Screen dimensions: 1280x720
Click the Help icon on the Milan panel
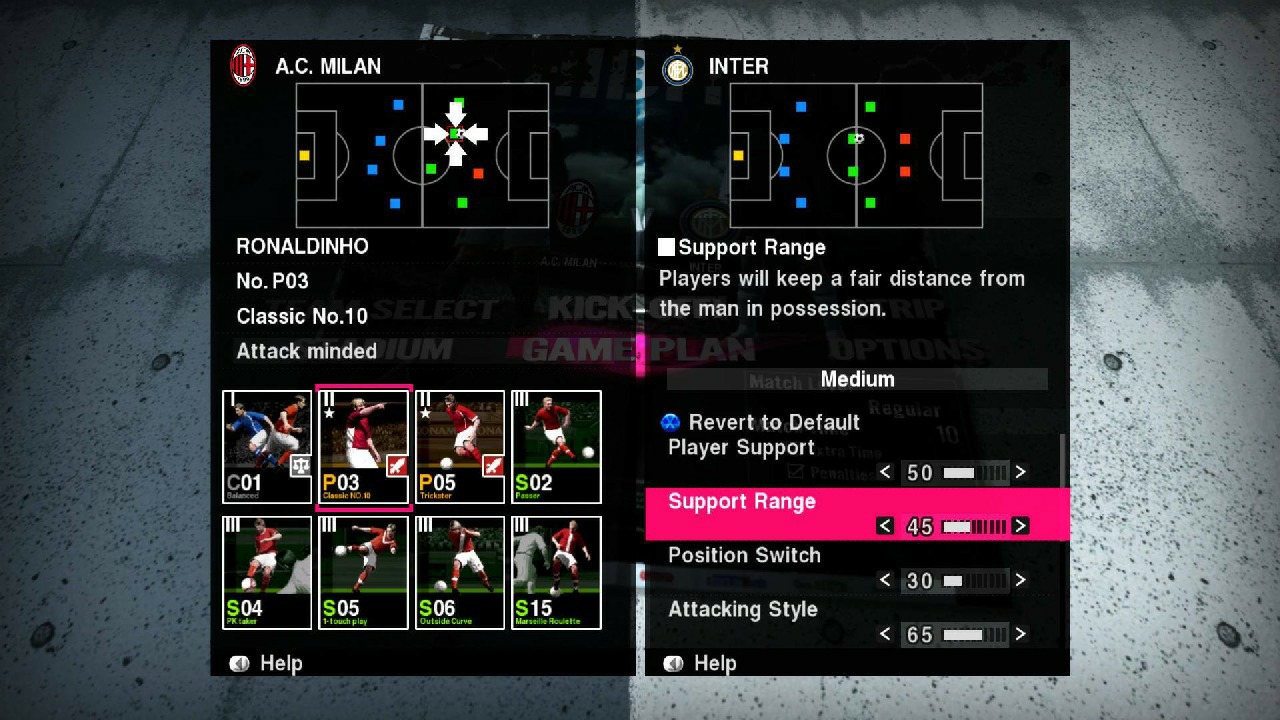(239, 663)
